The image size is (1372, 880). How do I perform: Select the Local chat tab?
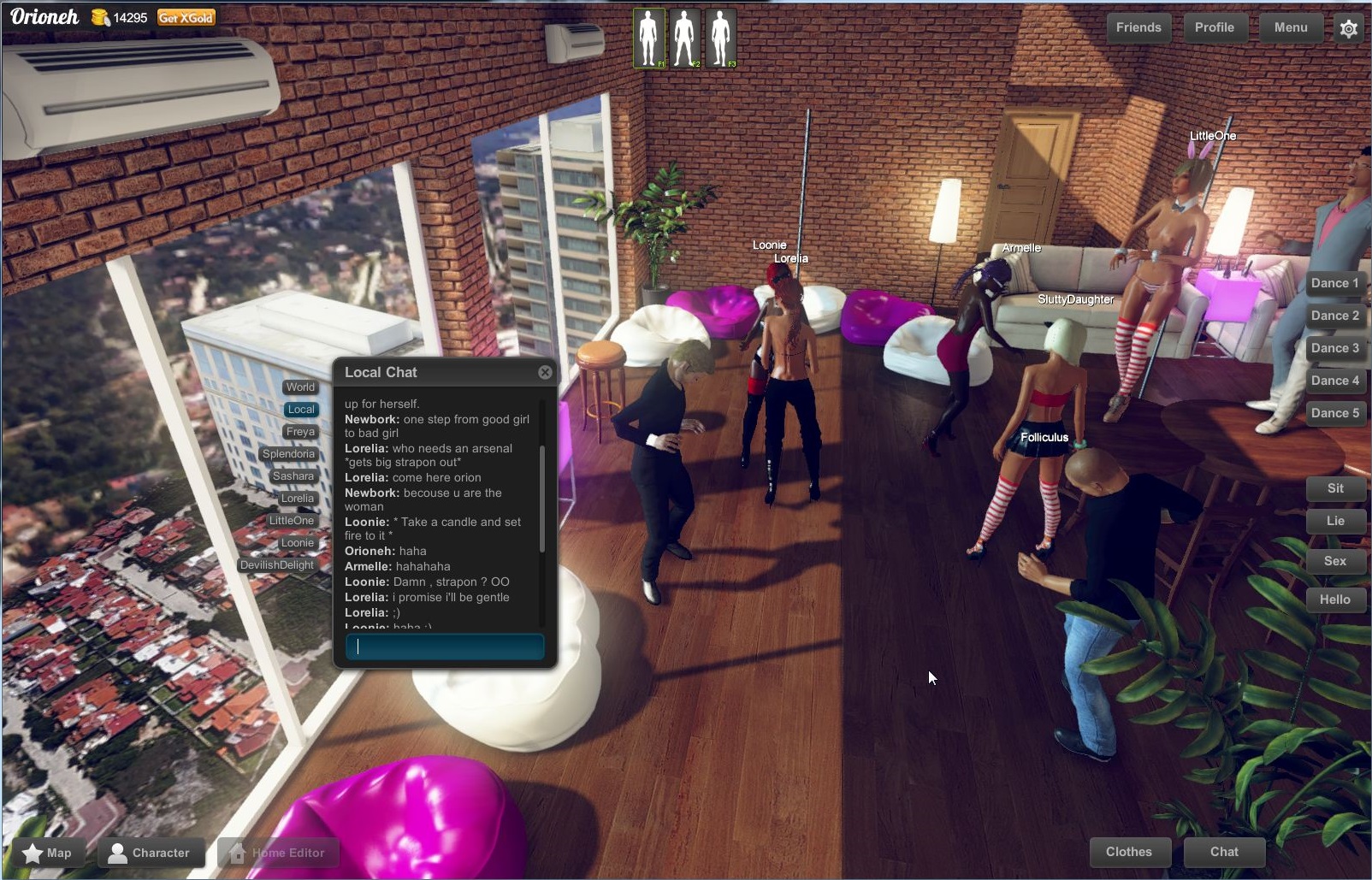[x=299, y=409]
